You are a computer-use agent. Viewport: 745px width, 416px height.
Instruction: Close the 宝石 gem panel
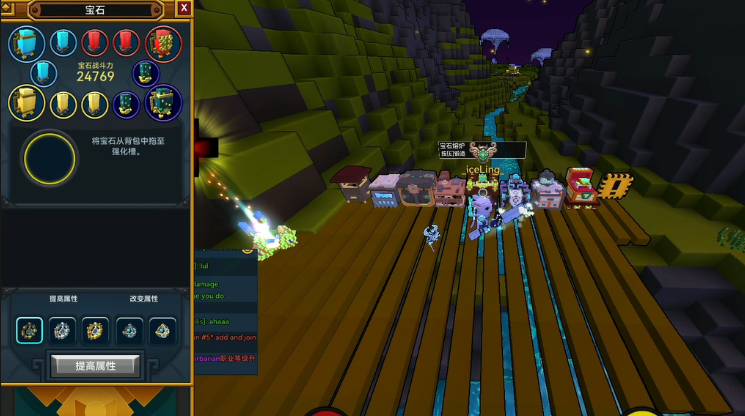[184, 8]
